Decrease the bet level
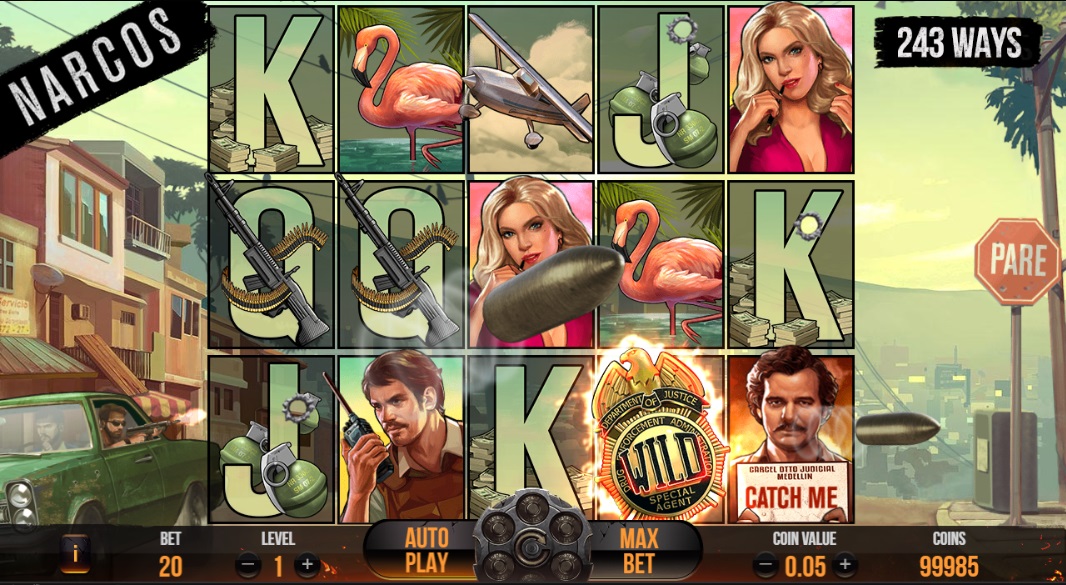 click(x=247, y=565)
